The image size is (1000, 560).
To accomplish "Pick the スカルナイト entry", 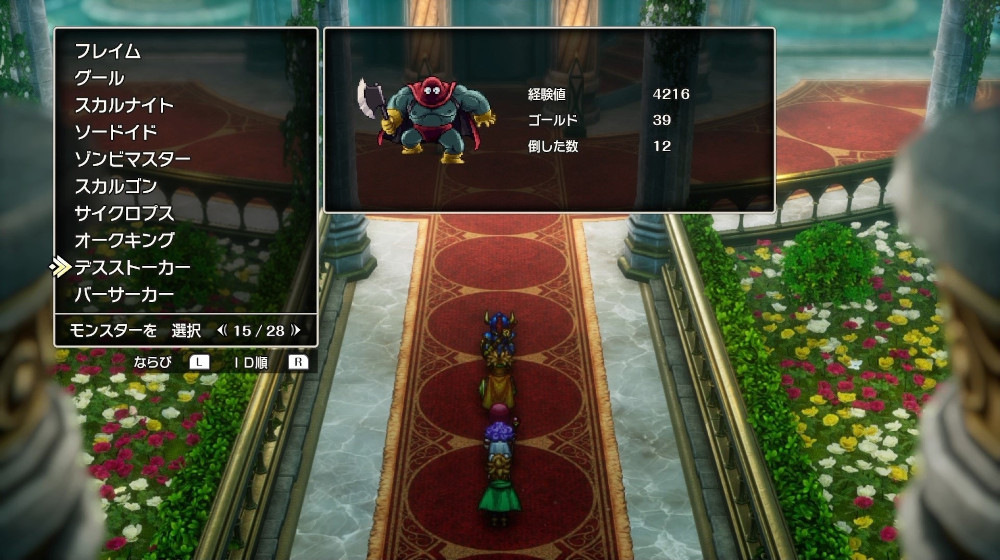I will [124, 105].
